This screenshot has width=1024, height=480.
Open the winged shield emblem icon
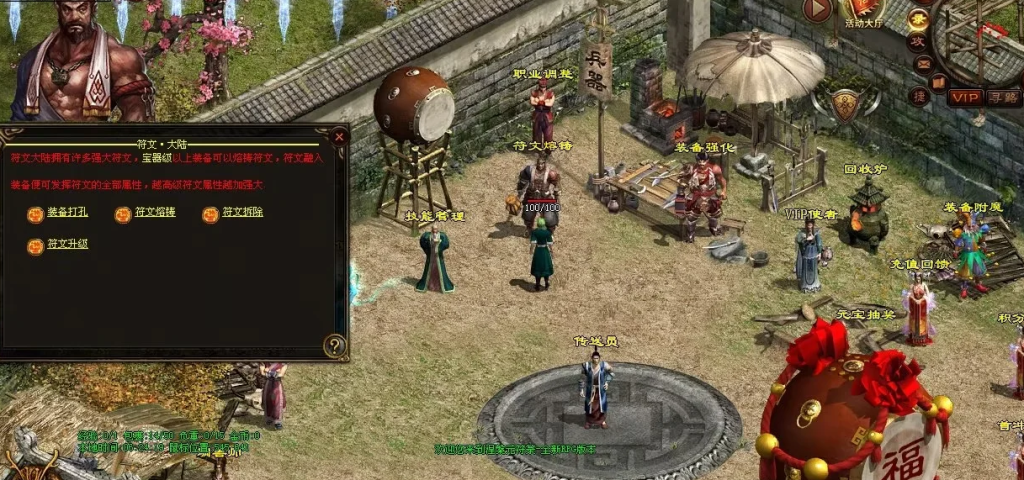[846, 104]
